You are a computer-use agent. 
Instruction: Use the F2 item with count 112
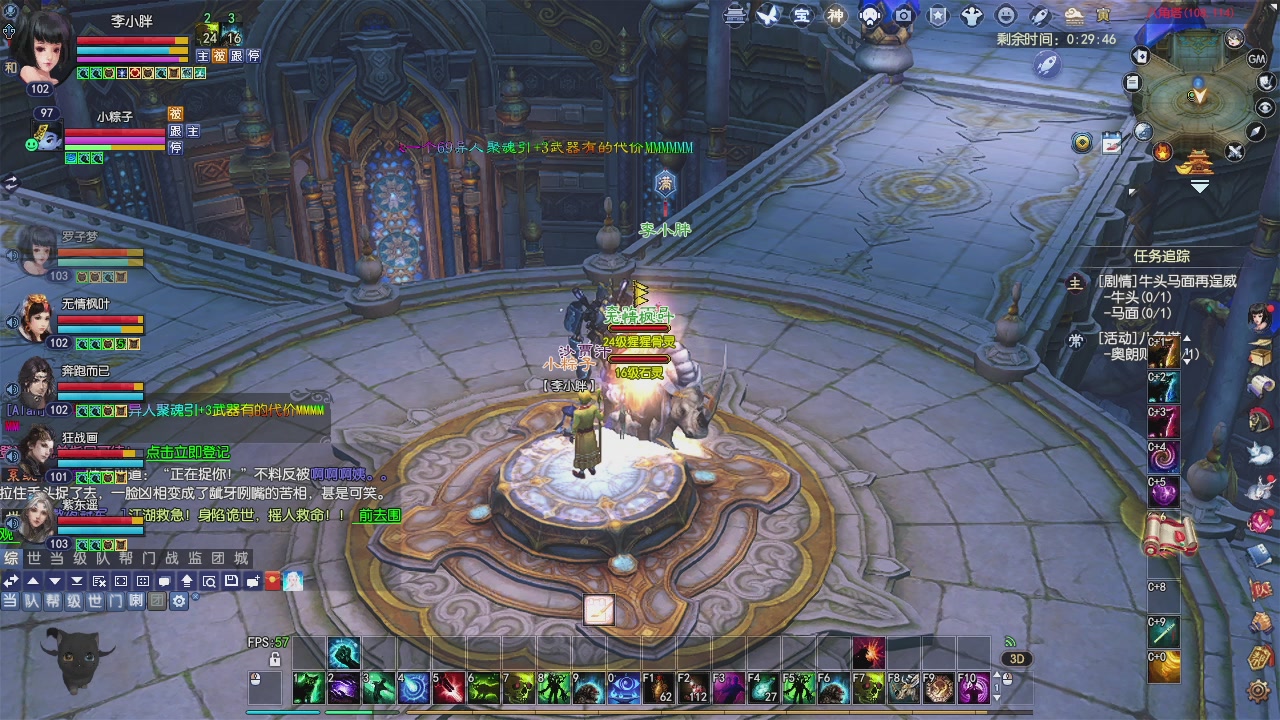692,687
